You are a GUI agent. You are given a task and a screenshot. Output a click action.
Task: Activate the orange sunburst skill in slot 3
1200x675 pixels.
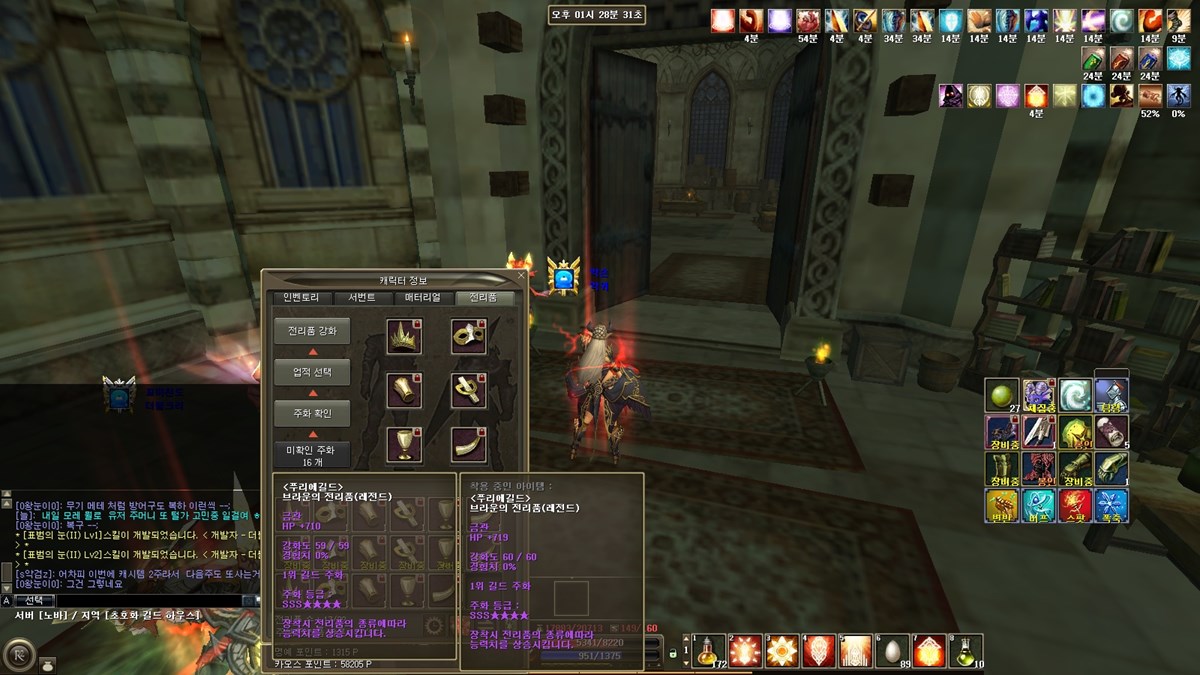(x=782, y=651)
